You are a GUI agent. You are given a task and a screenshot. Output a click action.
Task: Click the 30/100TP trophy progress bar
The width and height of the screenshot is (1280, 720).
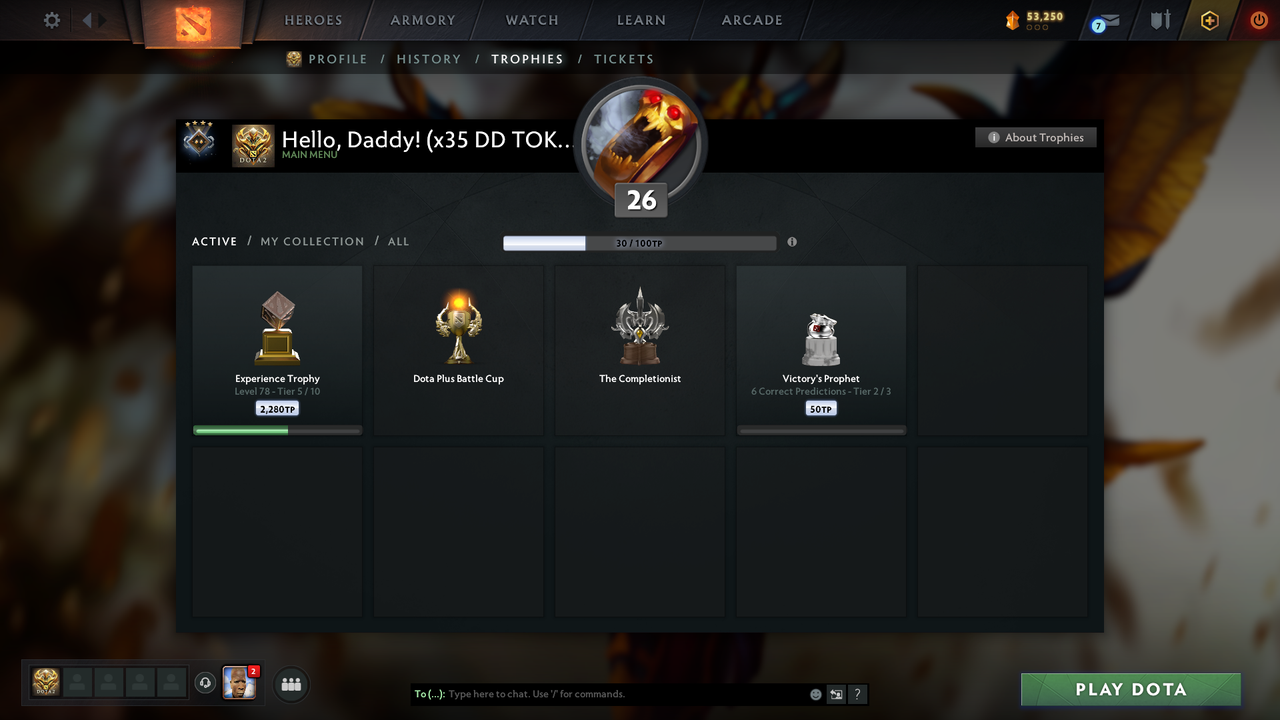(640, 242)
